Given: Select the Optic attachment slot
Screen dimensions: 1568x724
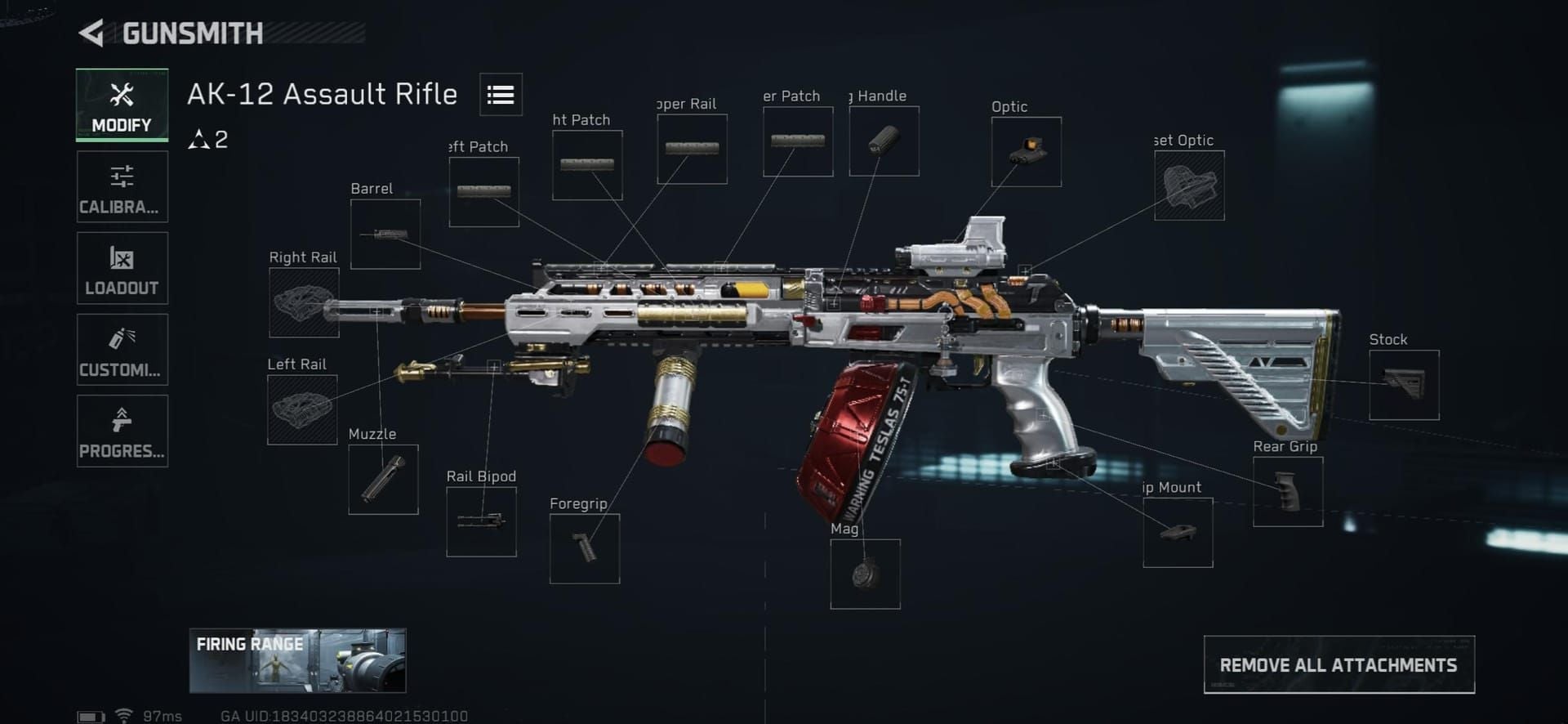Looking at the screenshot, I should pyautogui.click(x=1027, y=152).
